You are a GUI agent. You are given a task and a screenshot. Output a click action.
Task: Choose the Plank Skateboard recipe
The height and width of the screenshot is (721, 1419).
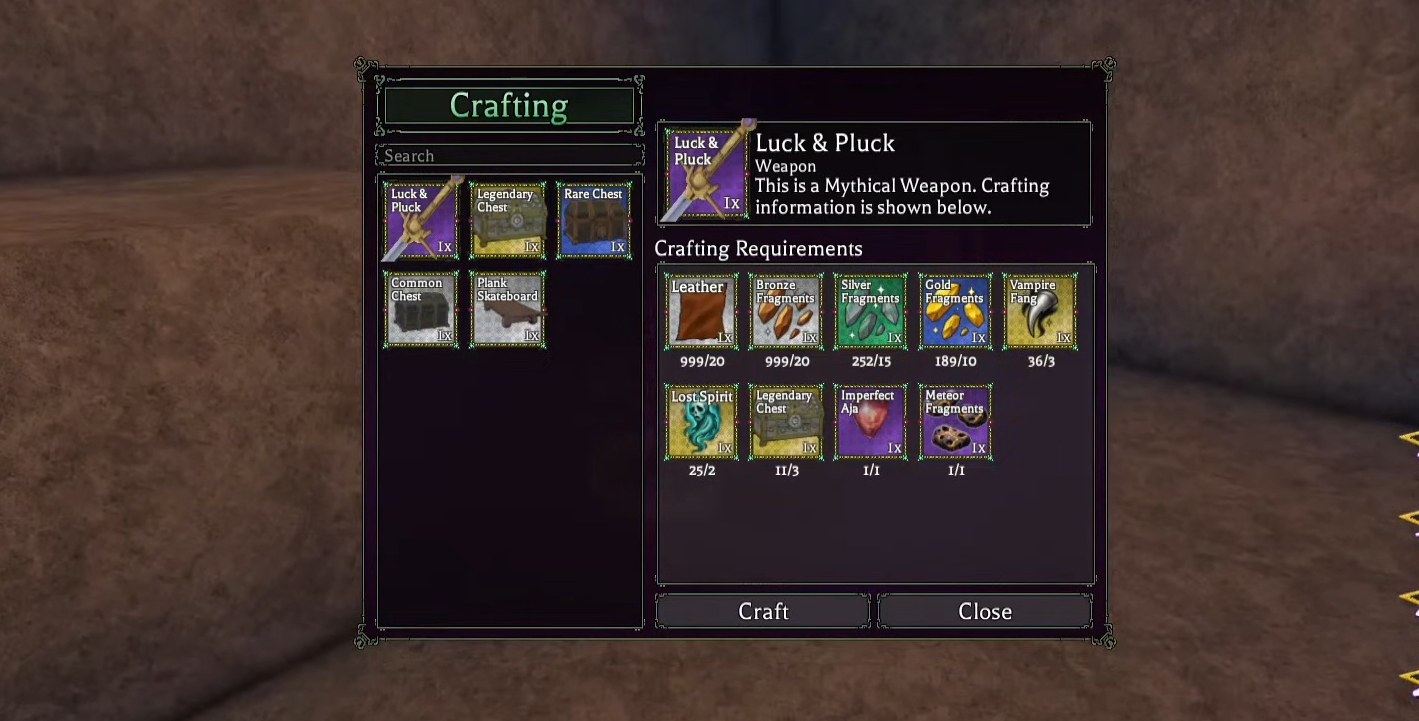point(507,307)
